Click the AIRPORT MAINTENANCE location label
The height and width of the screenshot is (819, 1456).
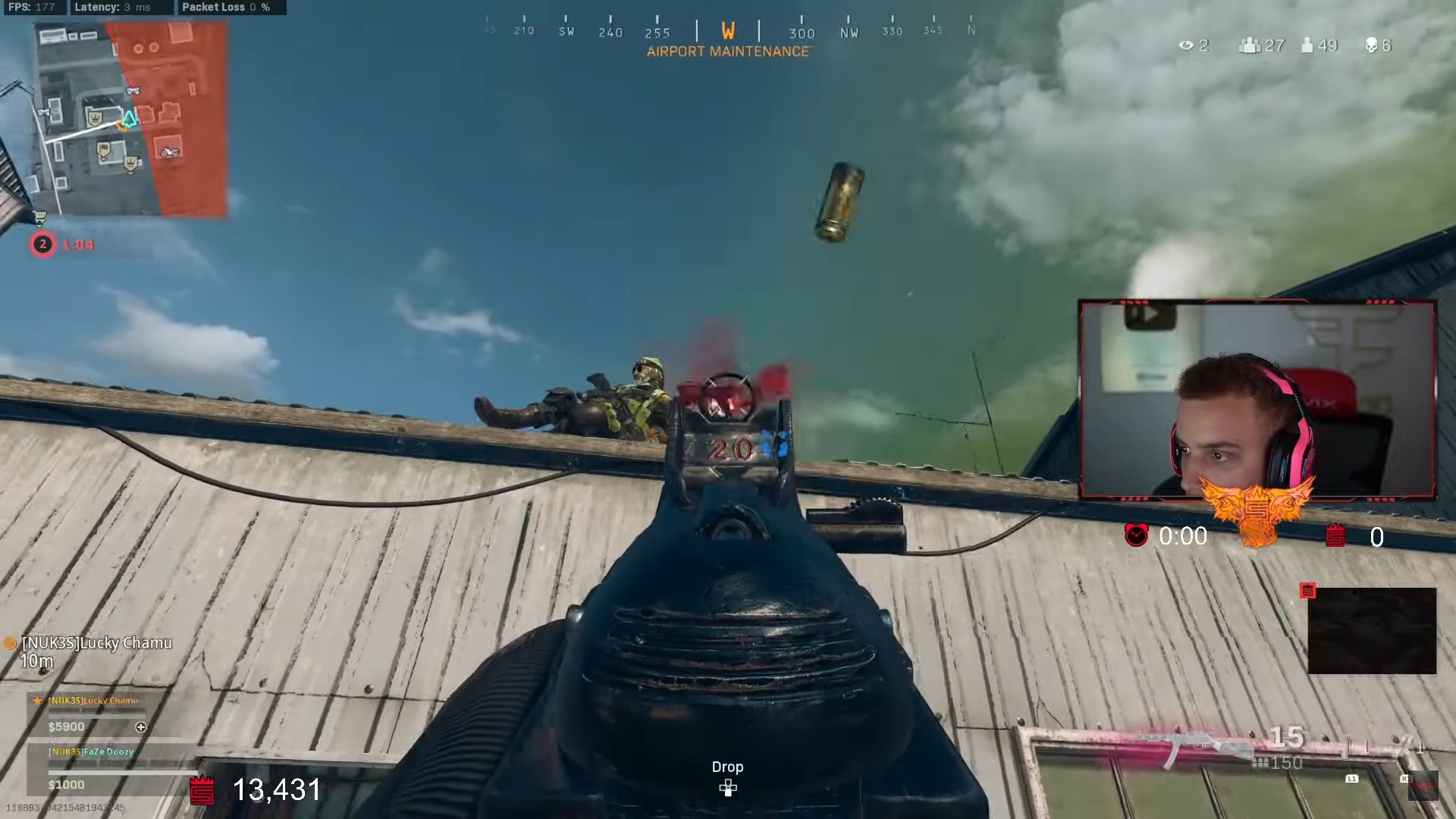[727, 52]
